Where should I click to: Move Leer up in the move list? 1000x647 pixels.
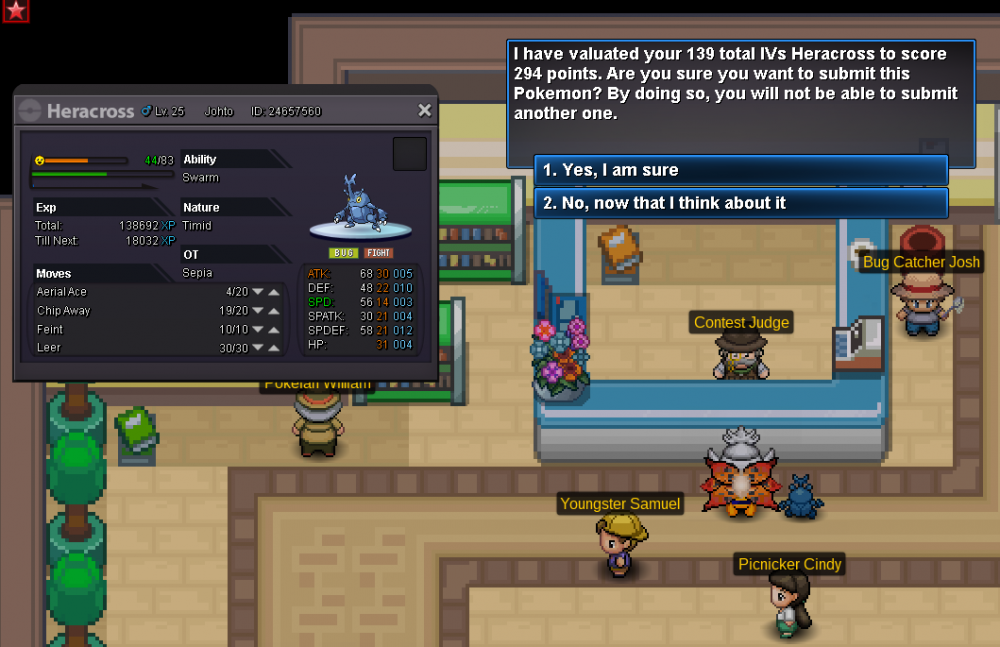274,348
